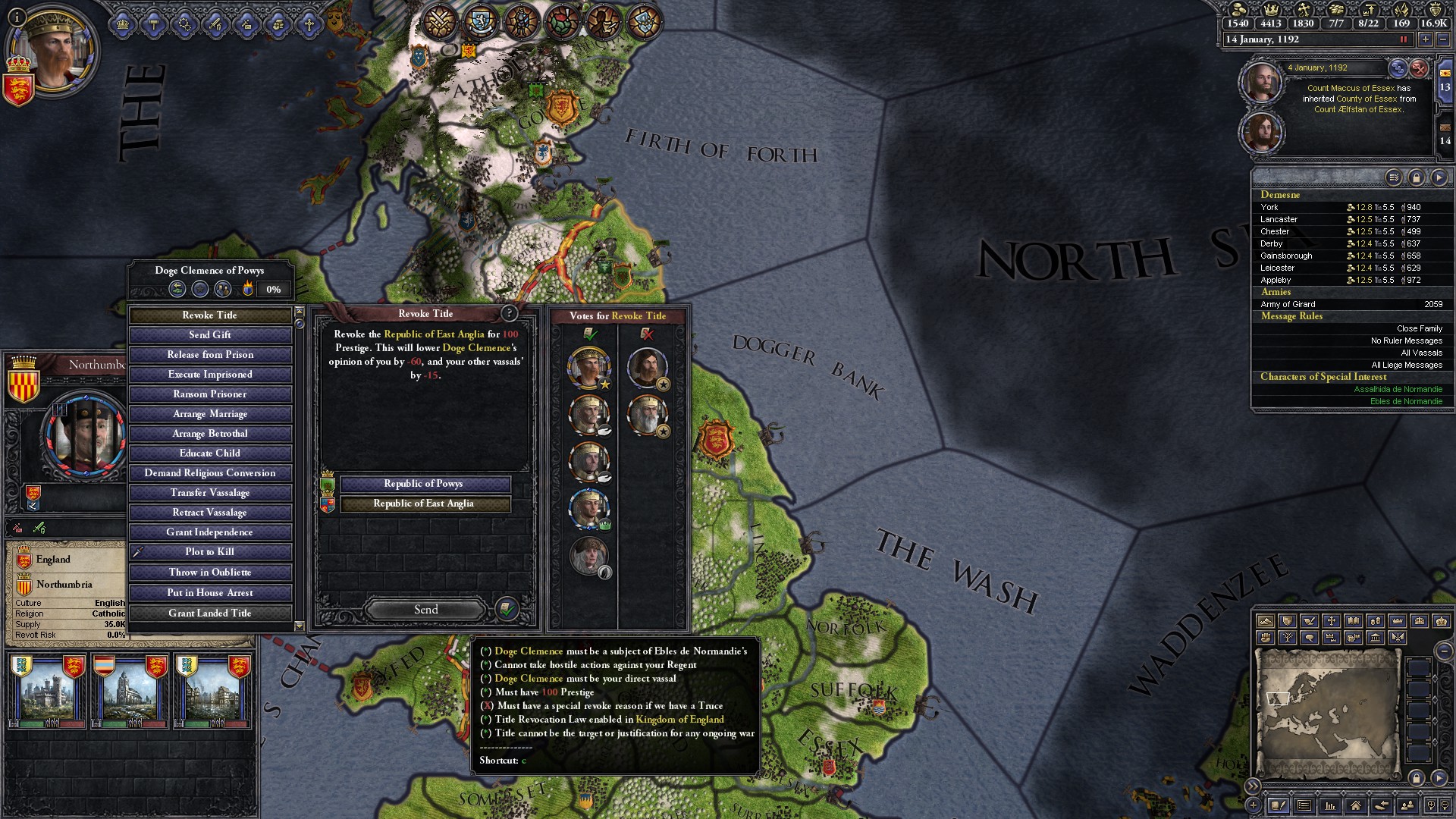Choose Execute Imprisoned action
This screenshot has width=1456, height=819.
pyautogui.click(x=210, y=375)
